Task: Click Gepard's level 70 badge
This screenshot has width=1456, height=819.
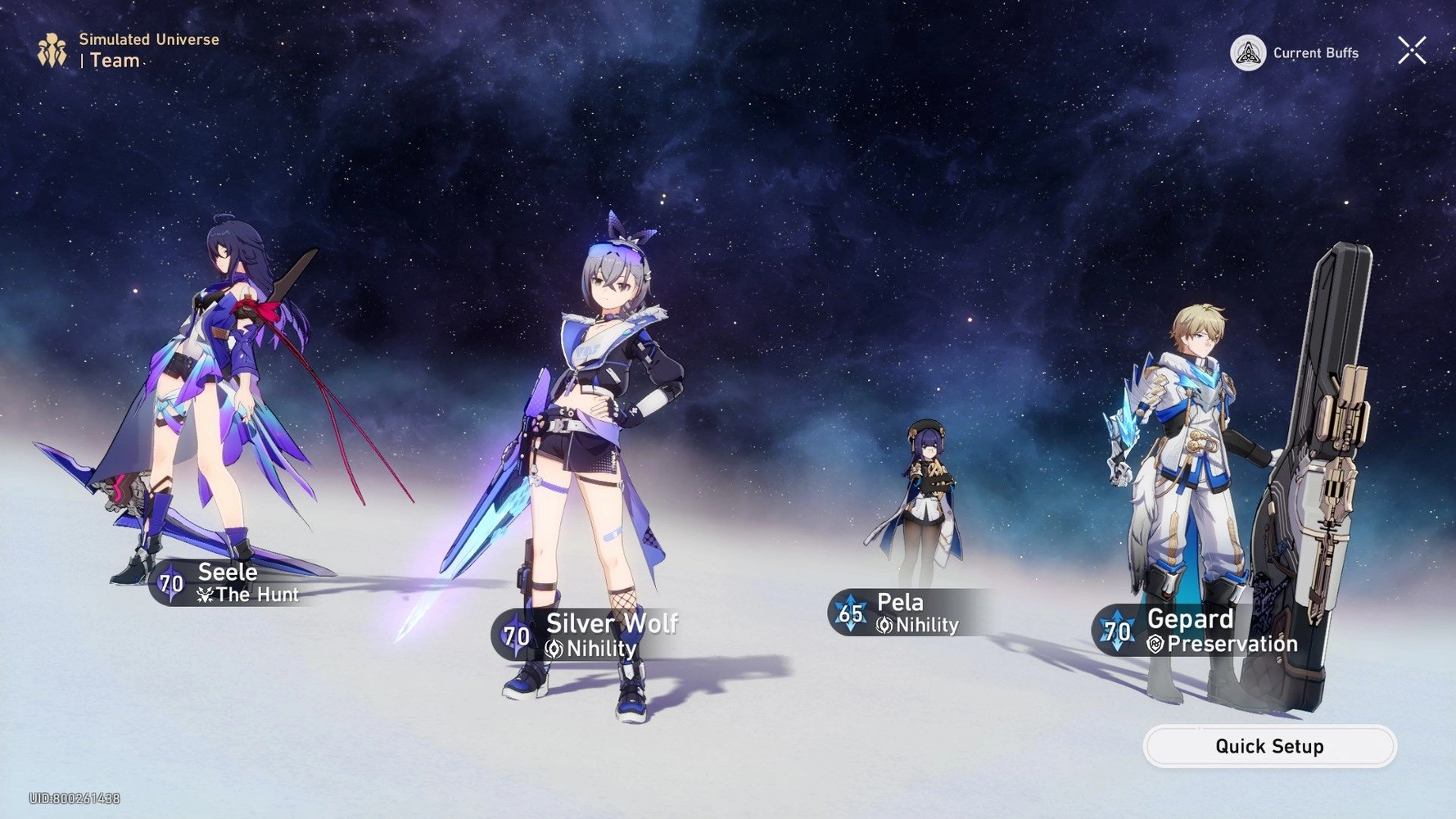Action: 1117,631
